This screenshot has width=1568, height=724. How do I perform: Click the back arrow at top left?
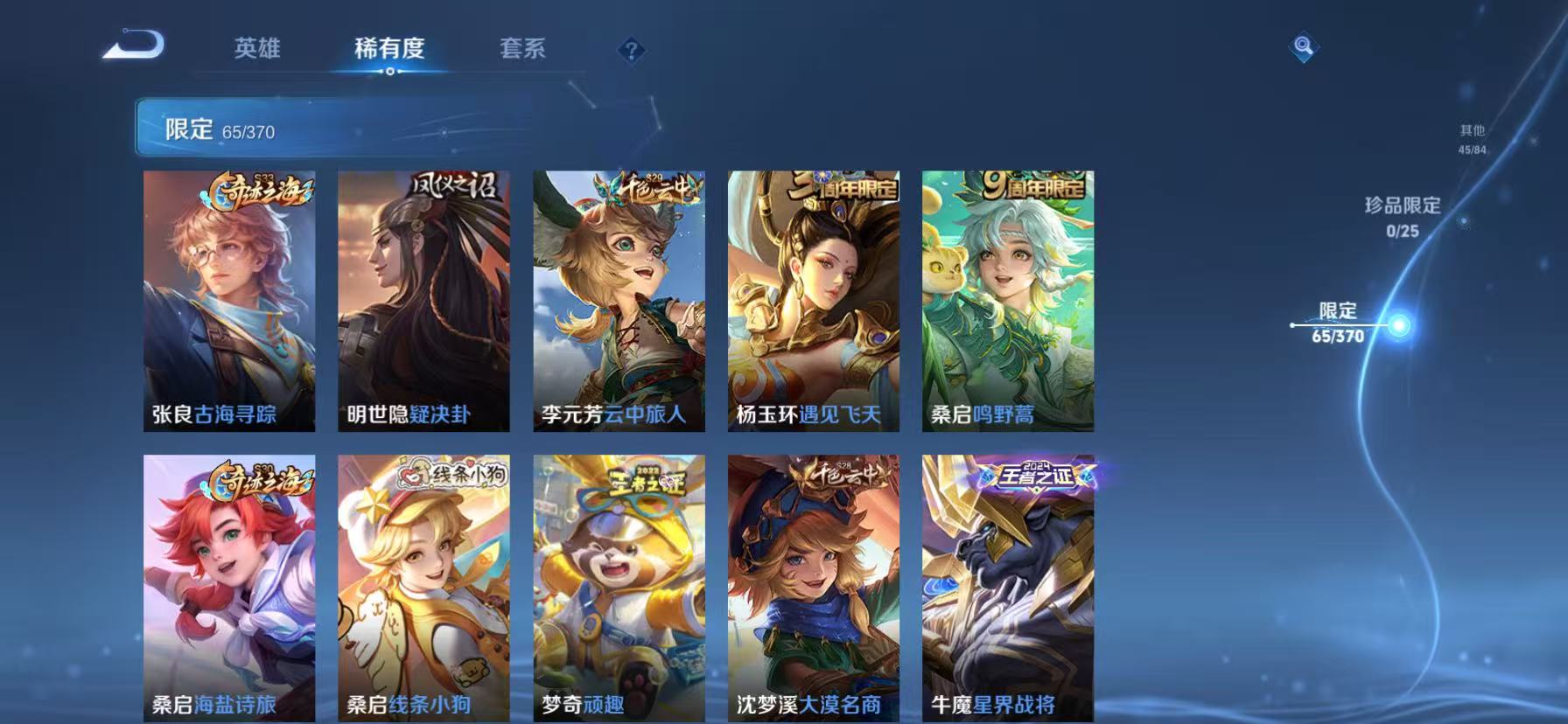133,47
